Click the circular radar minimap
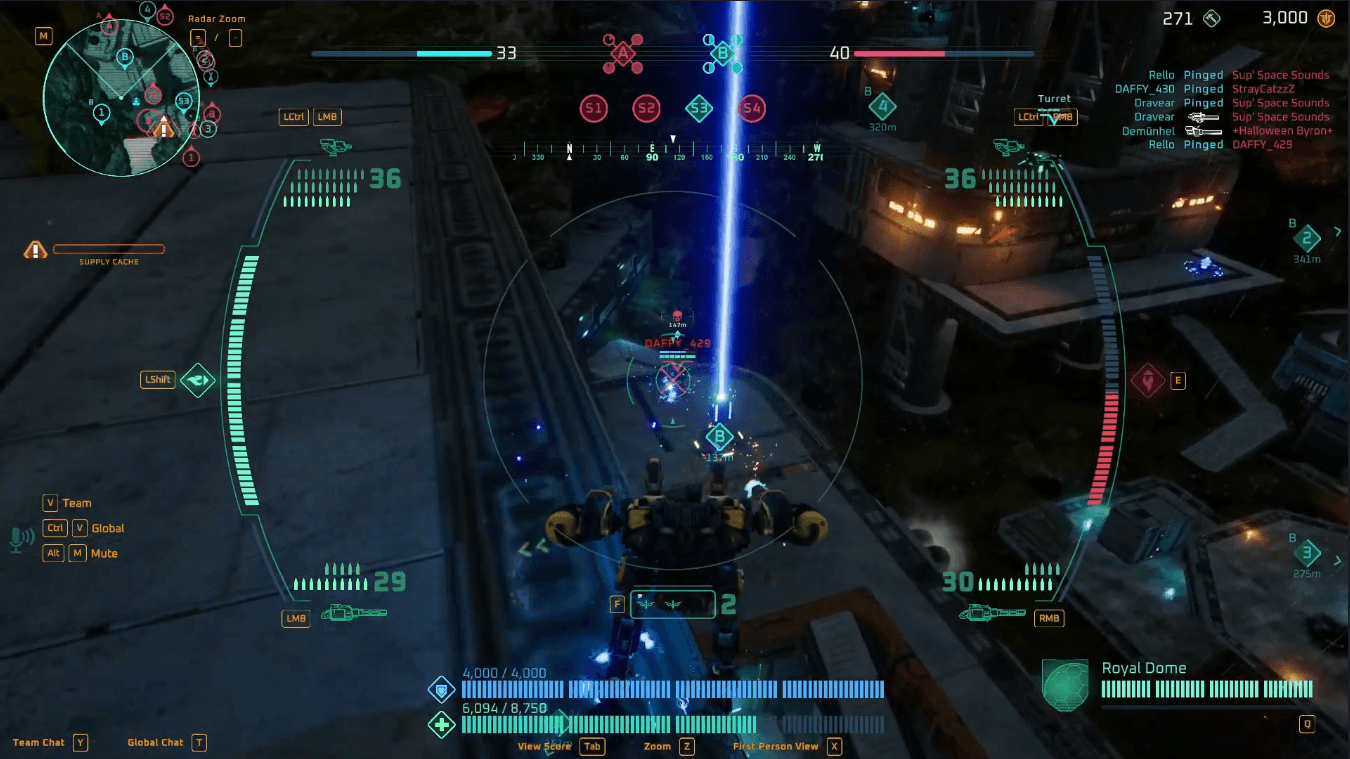The image size is (1350, 759). tap(121, 99)
